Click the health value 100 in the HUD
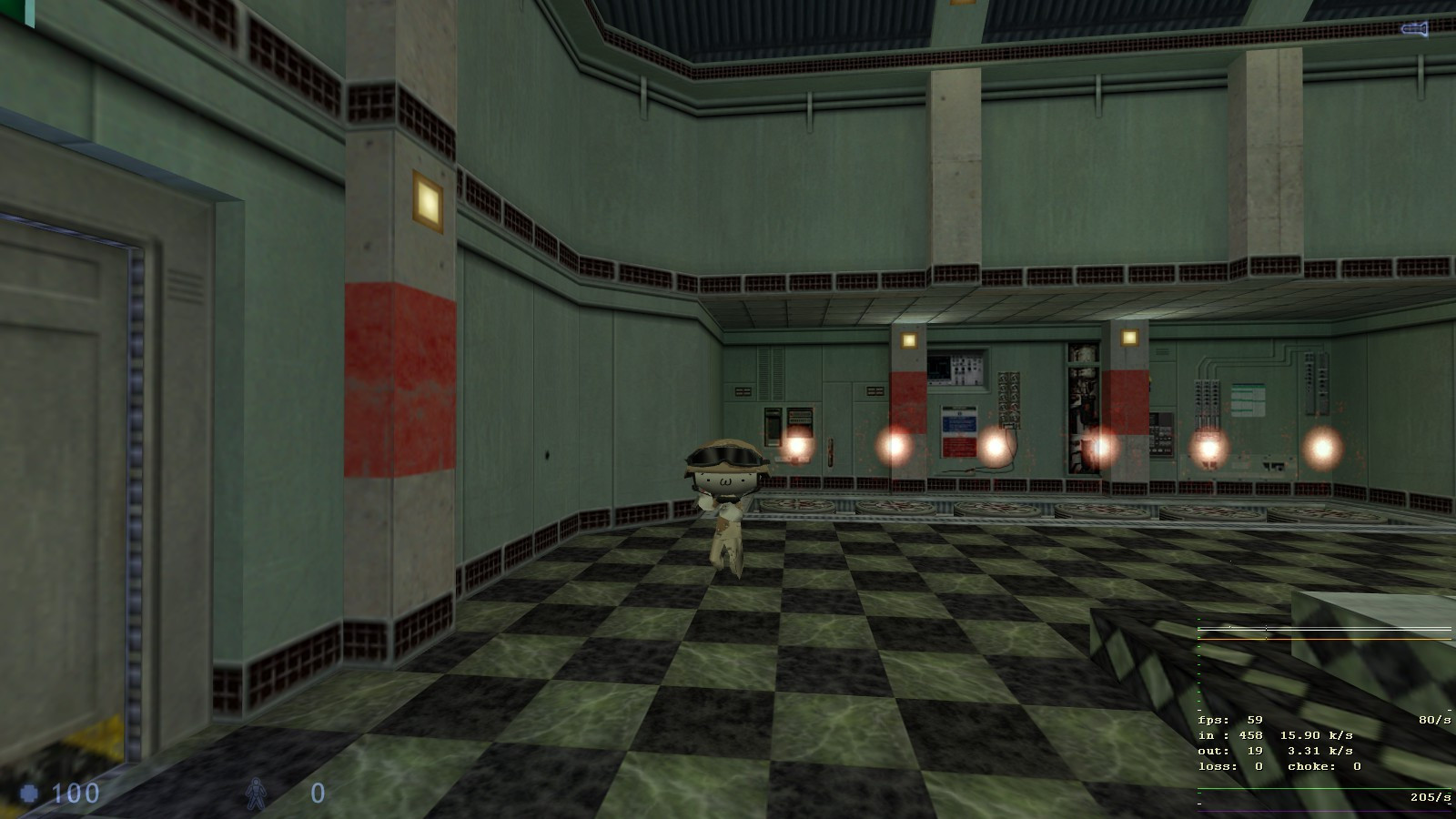This screenshot has width=1456, height=819. [x=77, y=794]
